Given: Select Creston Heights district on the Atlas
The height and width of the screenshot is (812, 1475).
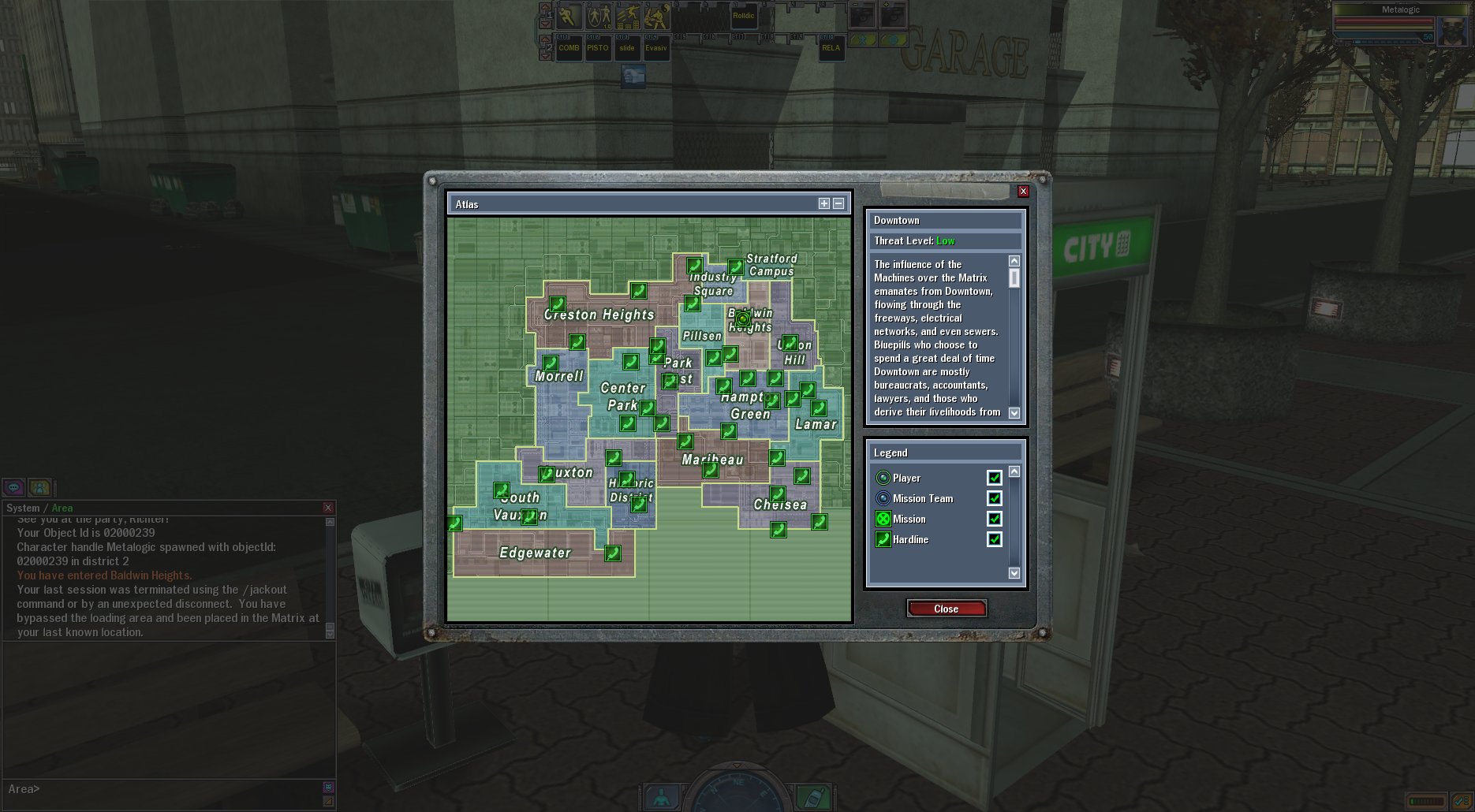Looking at the screenshot, I should click(x=599, y=315).
